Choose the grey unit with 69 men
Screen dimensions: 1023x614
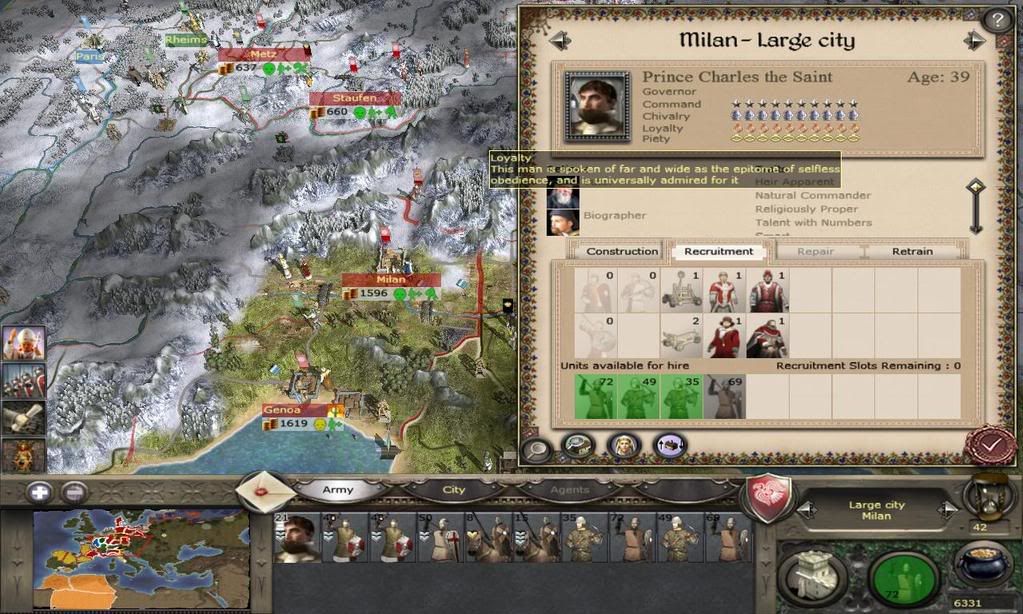tap(724, 397)
